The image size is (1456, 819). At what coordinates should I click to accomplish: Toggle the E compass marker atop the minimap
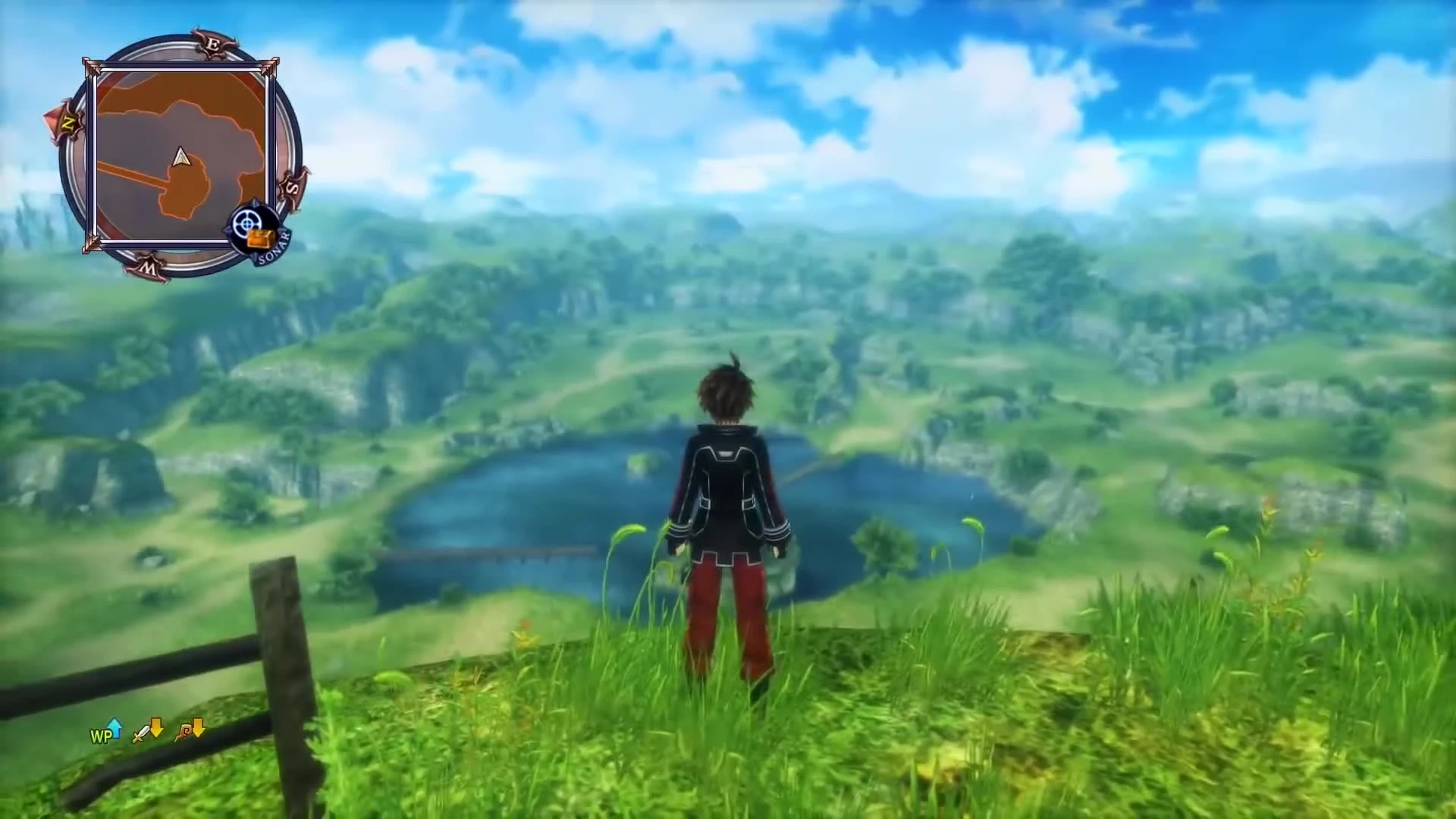point(214,44)
